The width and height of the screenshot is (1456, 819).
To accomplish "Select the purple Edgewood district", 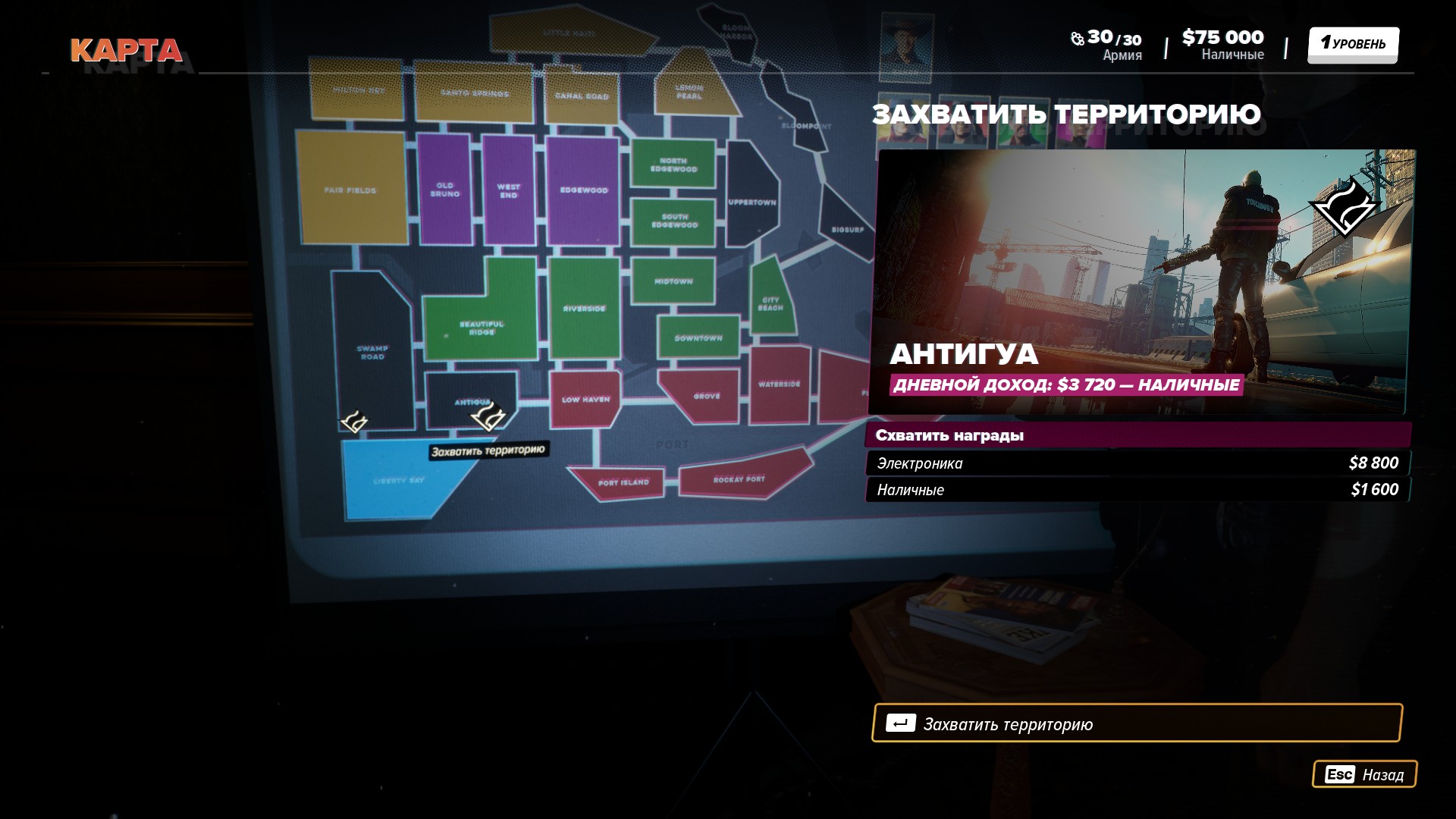I will pos(583,190).
